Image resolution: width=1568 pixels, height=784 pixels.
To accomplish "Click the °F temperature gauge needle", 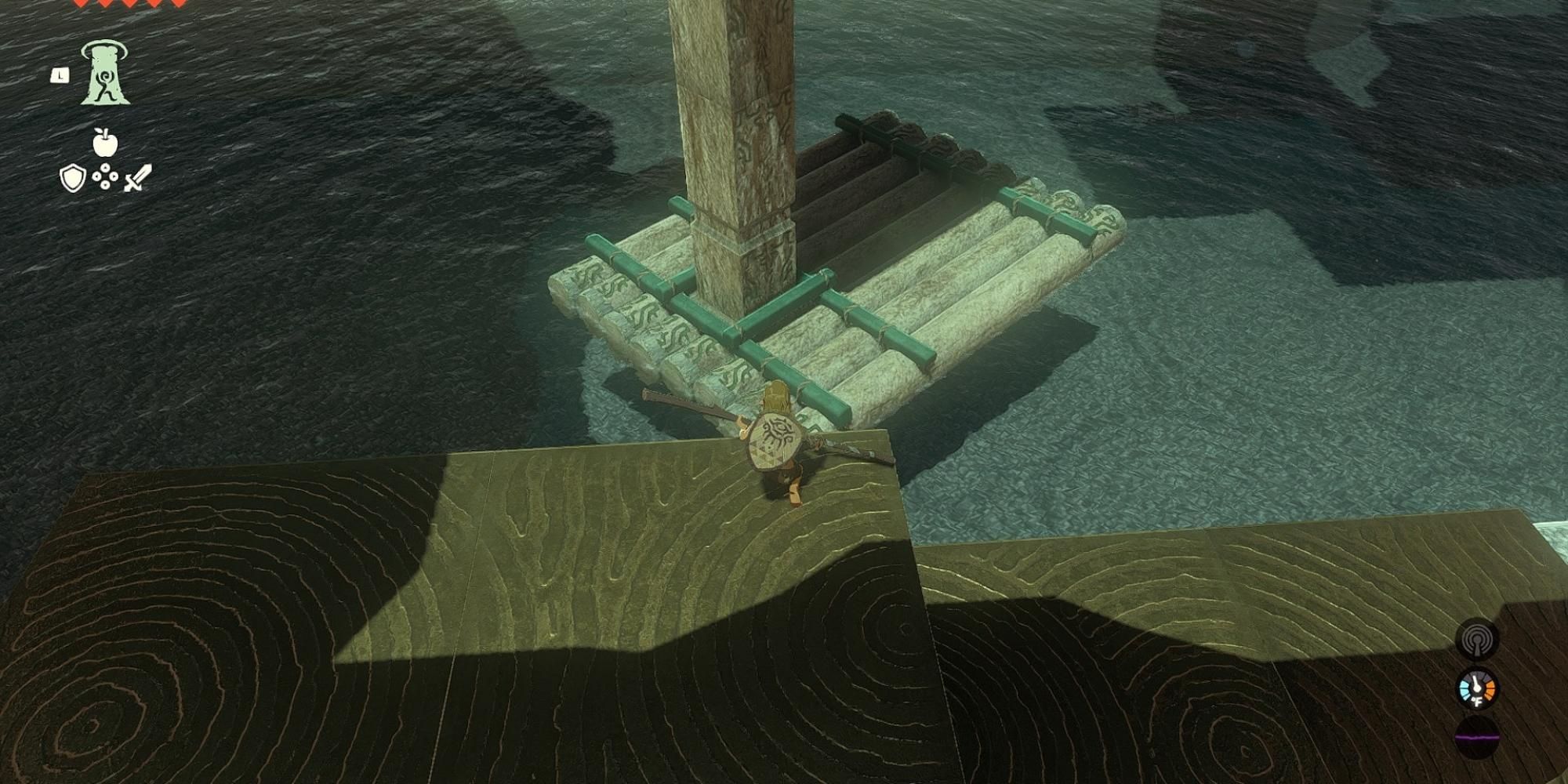I will pyautogui.click(x=1476, y=684).
